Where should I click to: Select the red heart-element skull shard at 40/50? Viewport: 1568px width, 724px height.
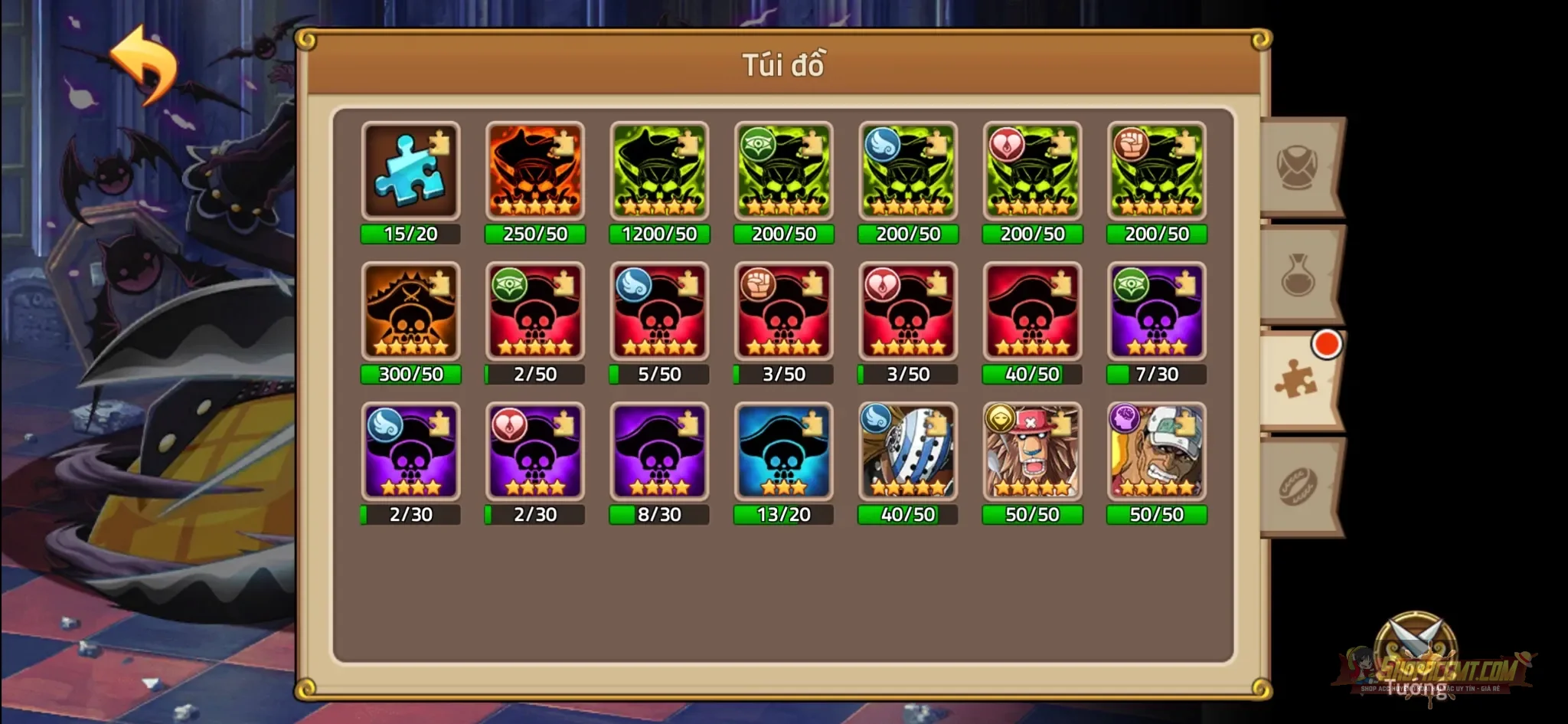coord(1032,311)
